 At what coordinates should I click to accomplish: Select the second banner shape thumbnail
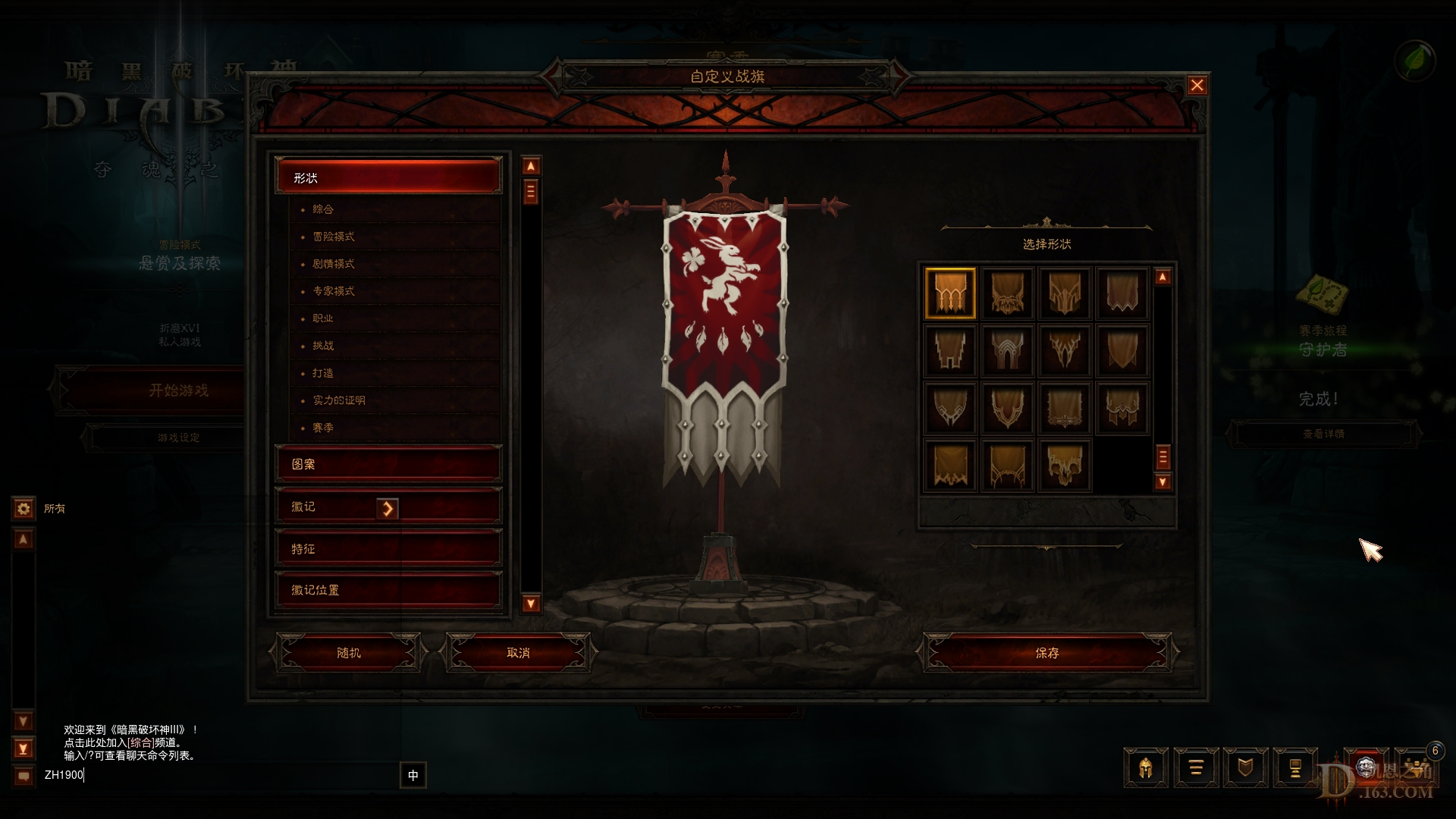tap(1007, 293)
